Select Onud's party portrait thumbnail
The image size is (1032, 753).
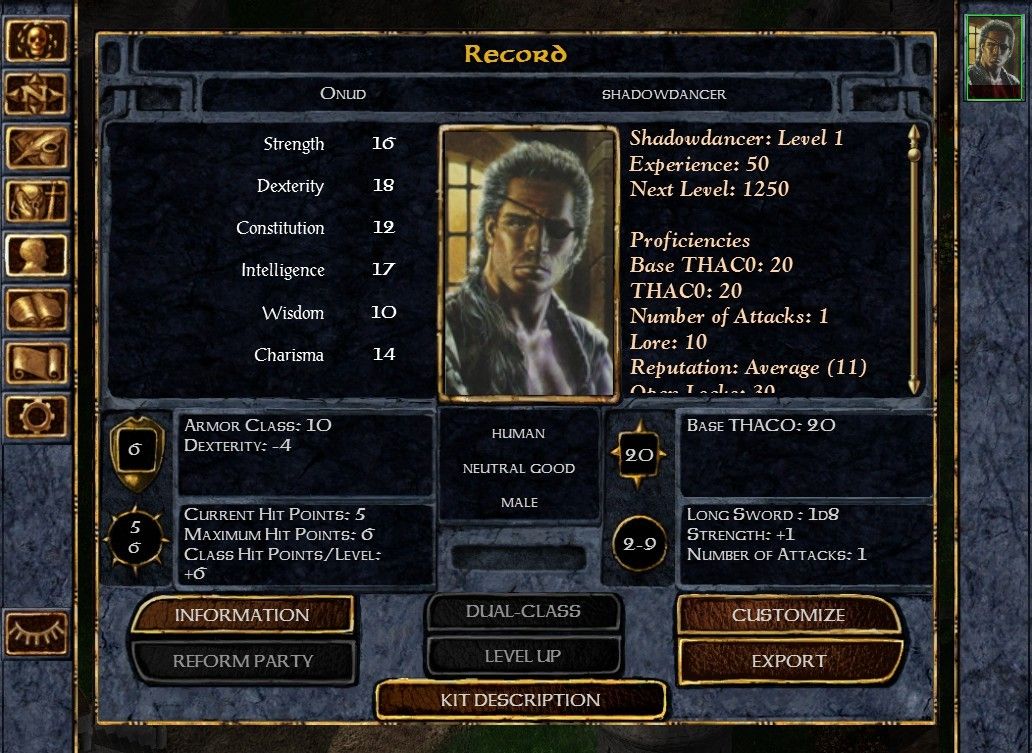pyautogui.click(x=994, y=58)
